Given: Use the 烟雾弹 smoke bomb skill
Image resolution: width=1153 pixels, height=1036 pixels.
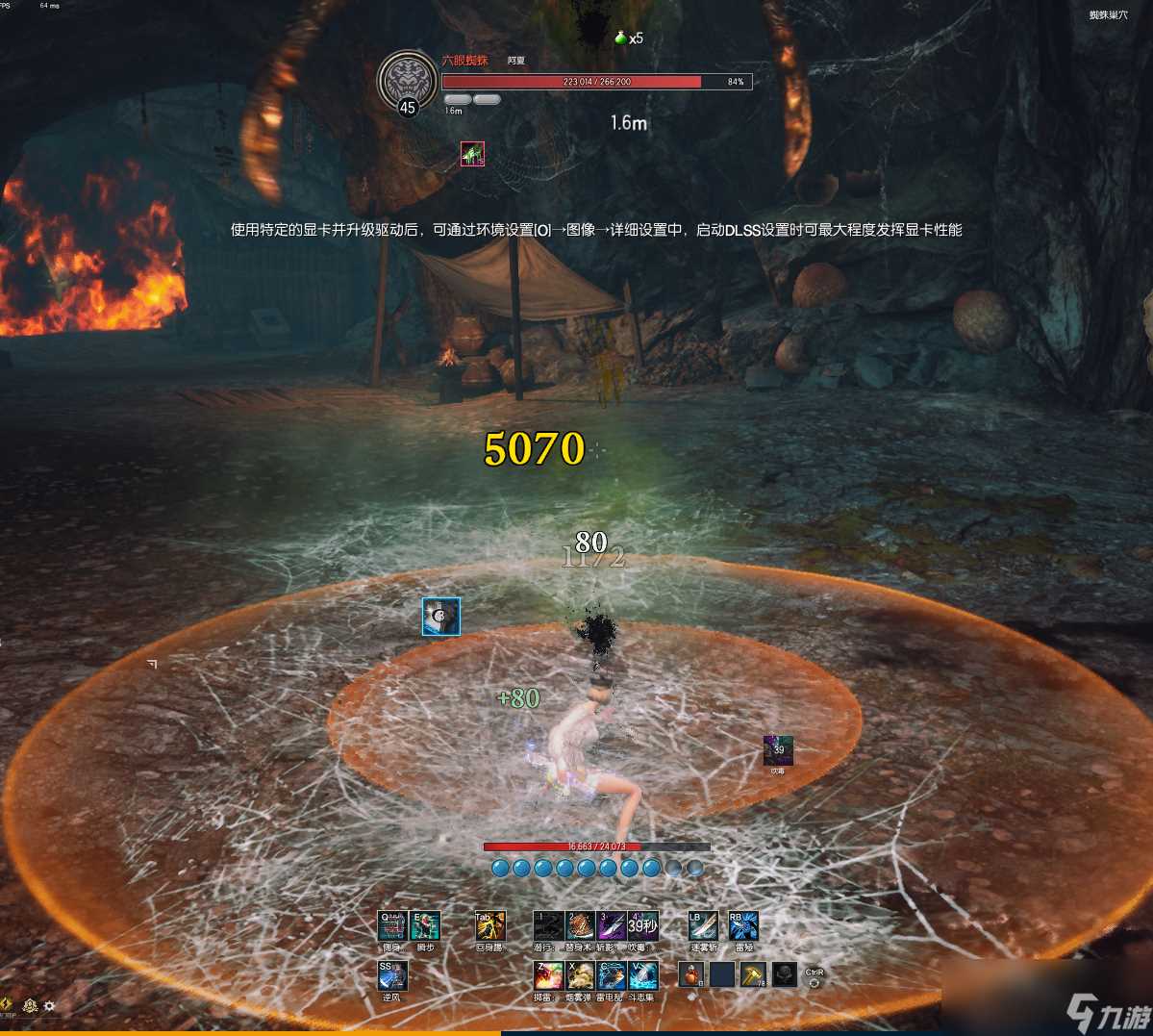Looking at the screenshot, I should pyautogui.click(x=580, y=976).
